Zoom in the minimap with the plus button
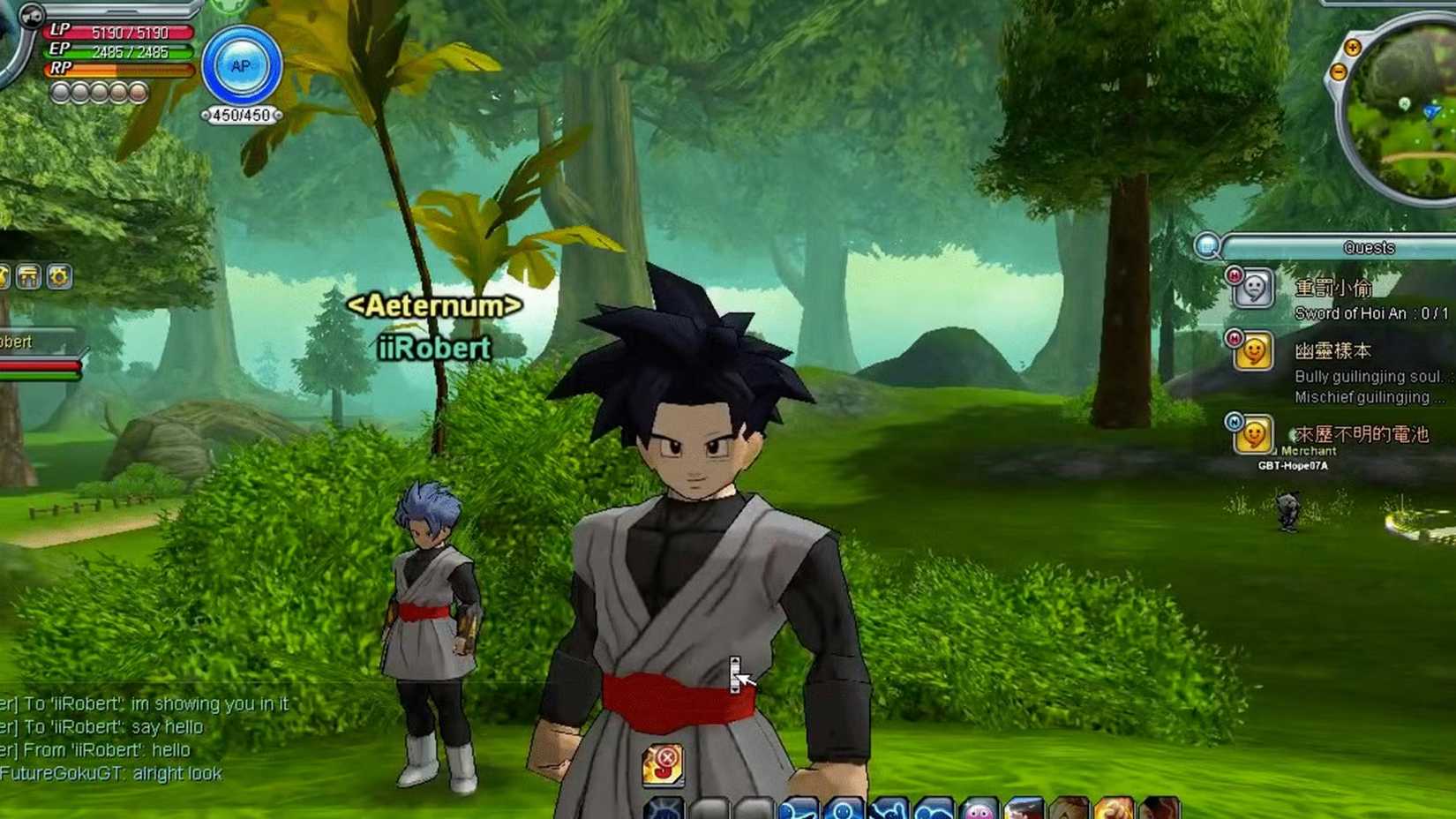Screen dimensions: 1456x819 click(x=1353, y=48)
